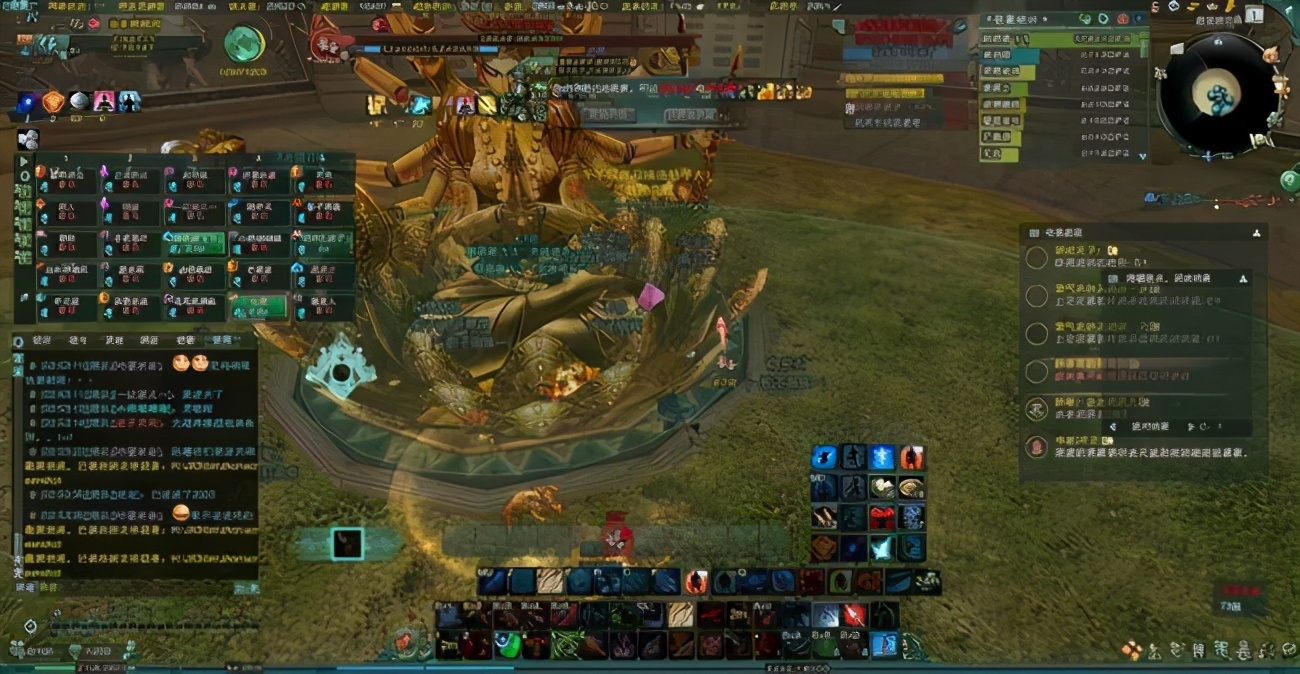Select the orange hexagon buff icon

53,101
